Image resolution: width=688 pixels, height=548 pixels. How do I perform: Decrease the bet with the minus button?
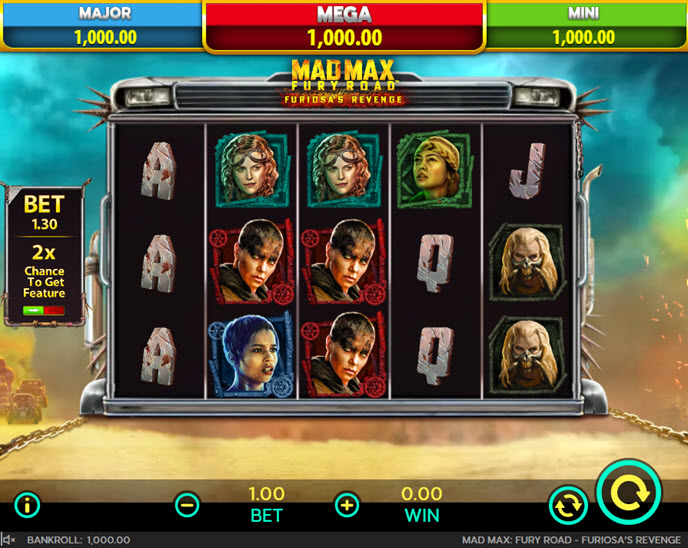(x=187, y=504)
